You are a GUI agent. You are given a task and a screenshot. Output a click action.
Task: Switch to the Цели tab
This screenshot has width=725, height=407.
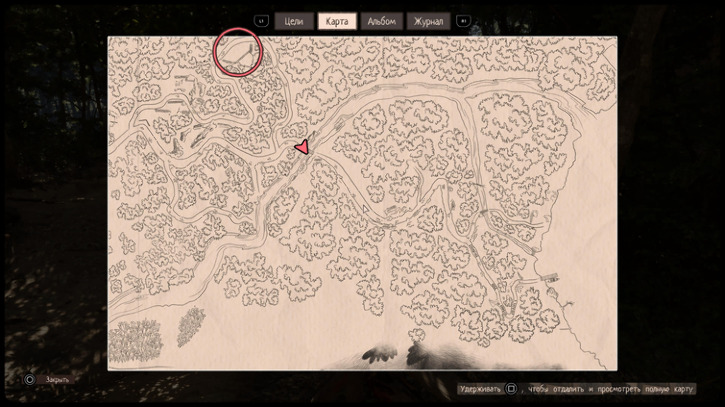click(x=294, y=21)
